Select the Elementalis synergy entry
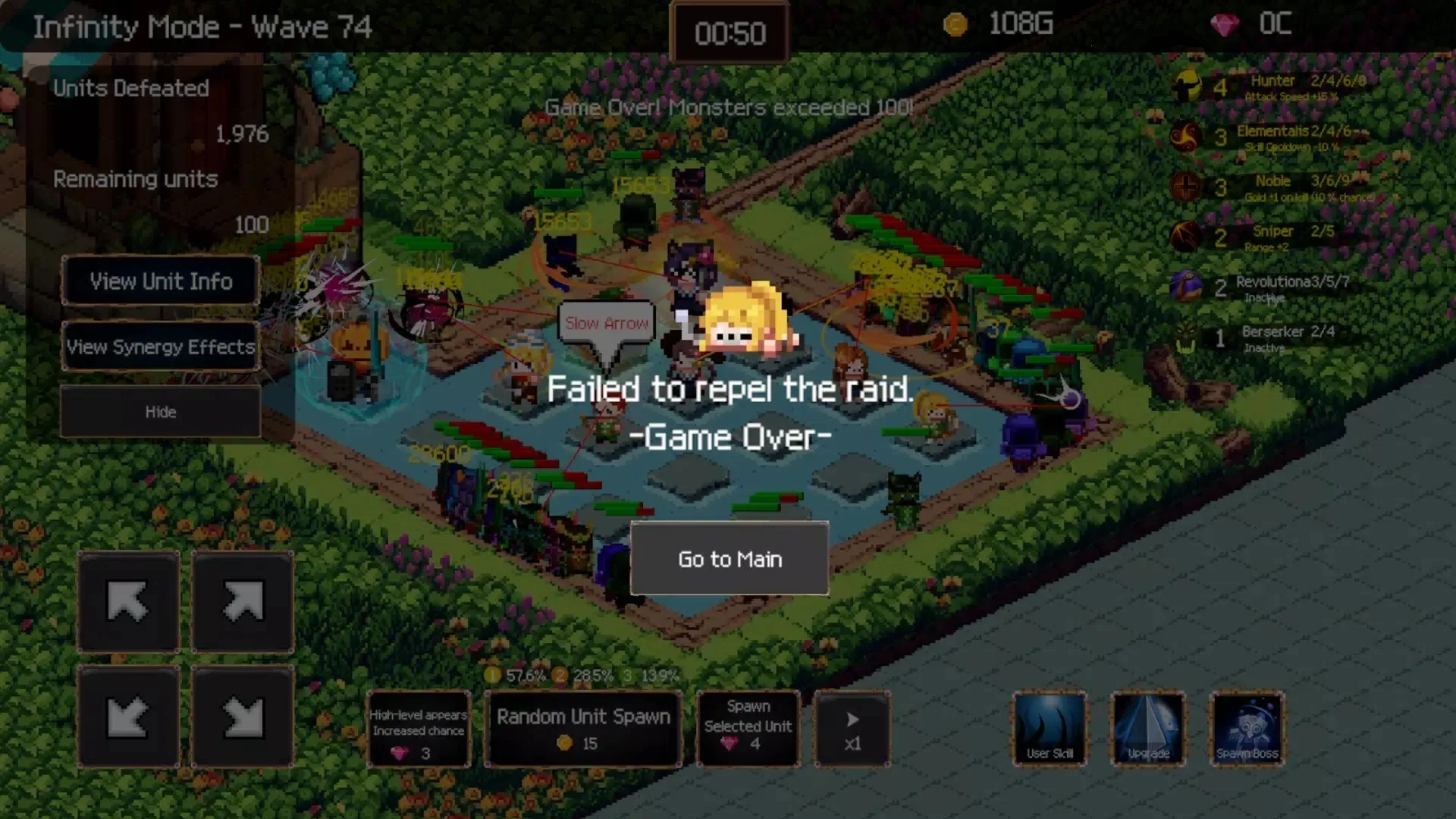Image resolution: width=1456 pixels, height=819 pixels. [x=1272, y=136]
